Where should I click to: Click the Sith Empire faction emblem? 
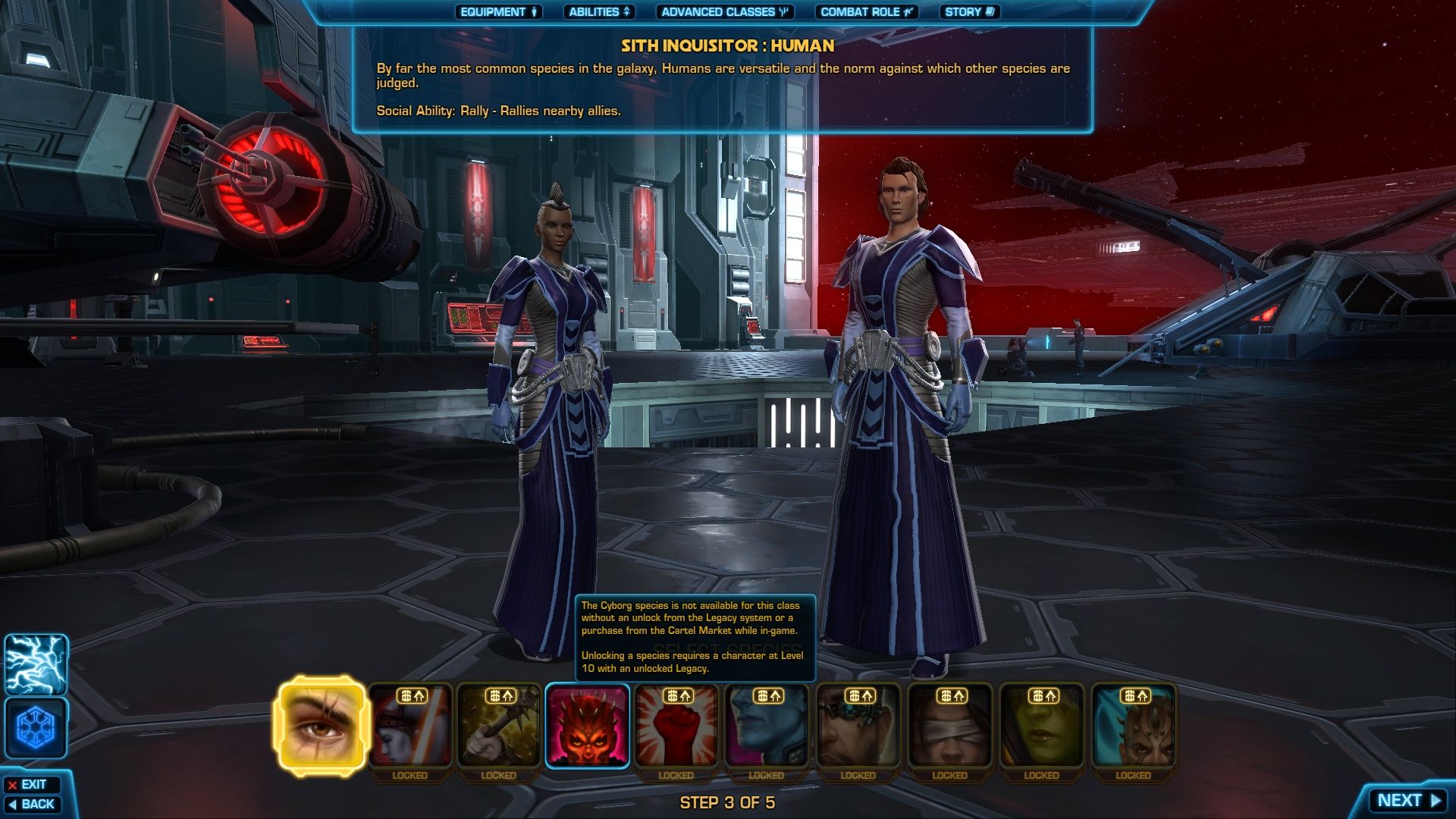[36, 728]
